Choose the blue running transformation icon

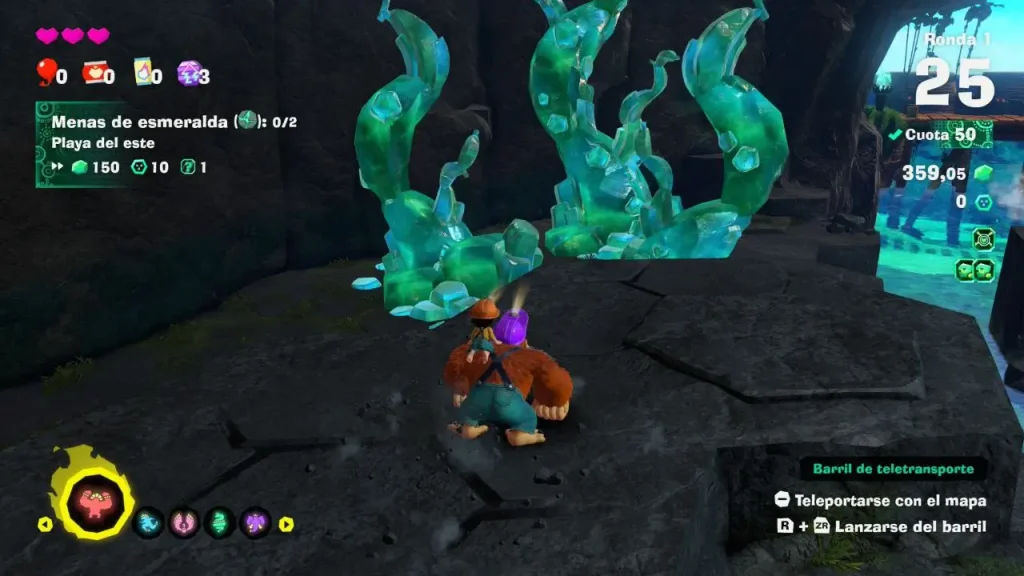(147, 522)
